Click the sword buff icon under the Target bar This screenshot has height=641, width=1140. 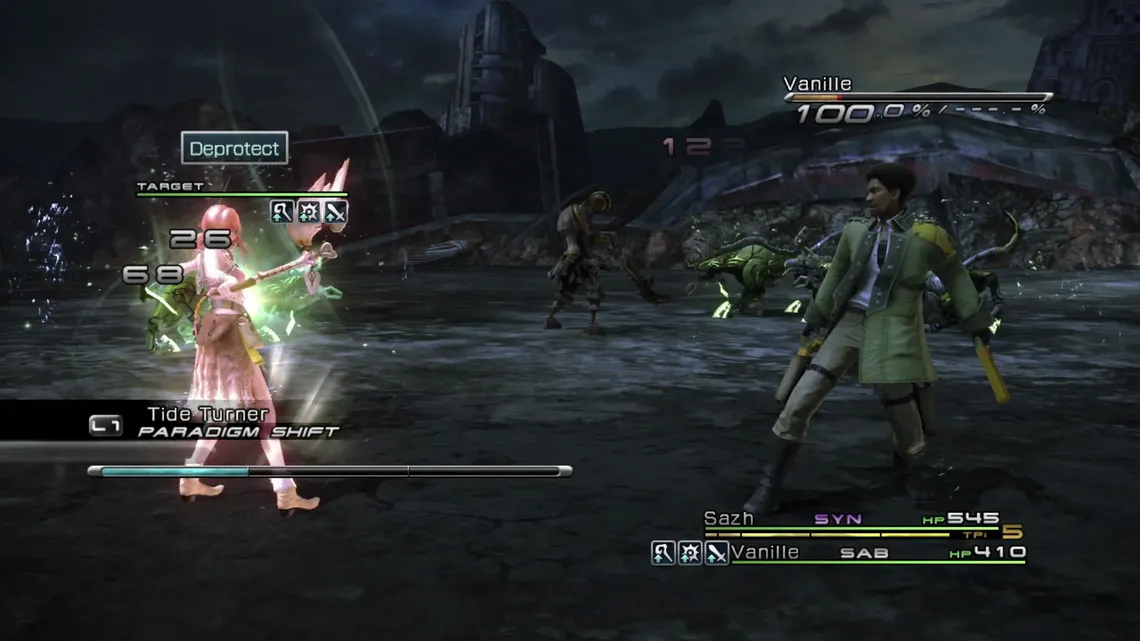[x=335, y=211]
